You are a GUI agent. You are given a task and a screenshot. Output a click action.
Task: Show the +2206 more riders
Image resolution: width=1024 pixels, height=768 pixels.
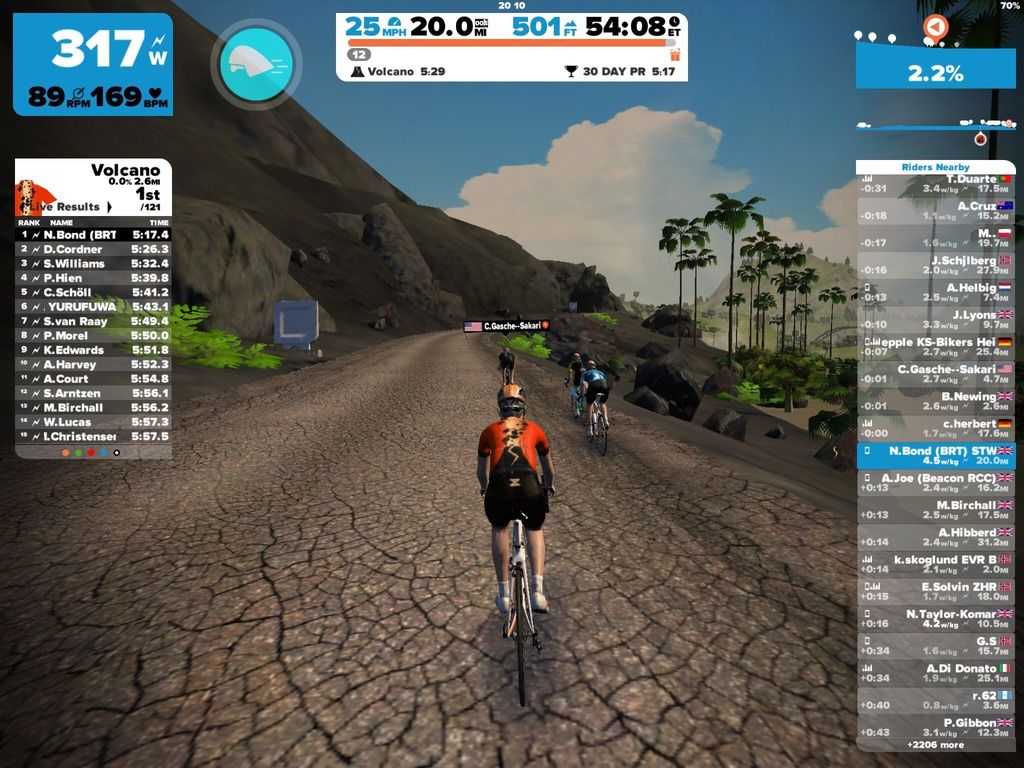pos(935,745)
